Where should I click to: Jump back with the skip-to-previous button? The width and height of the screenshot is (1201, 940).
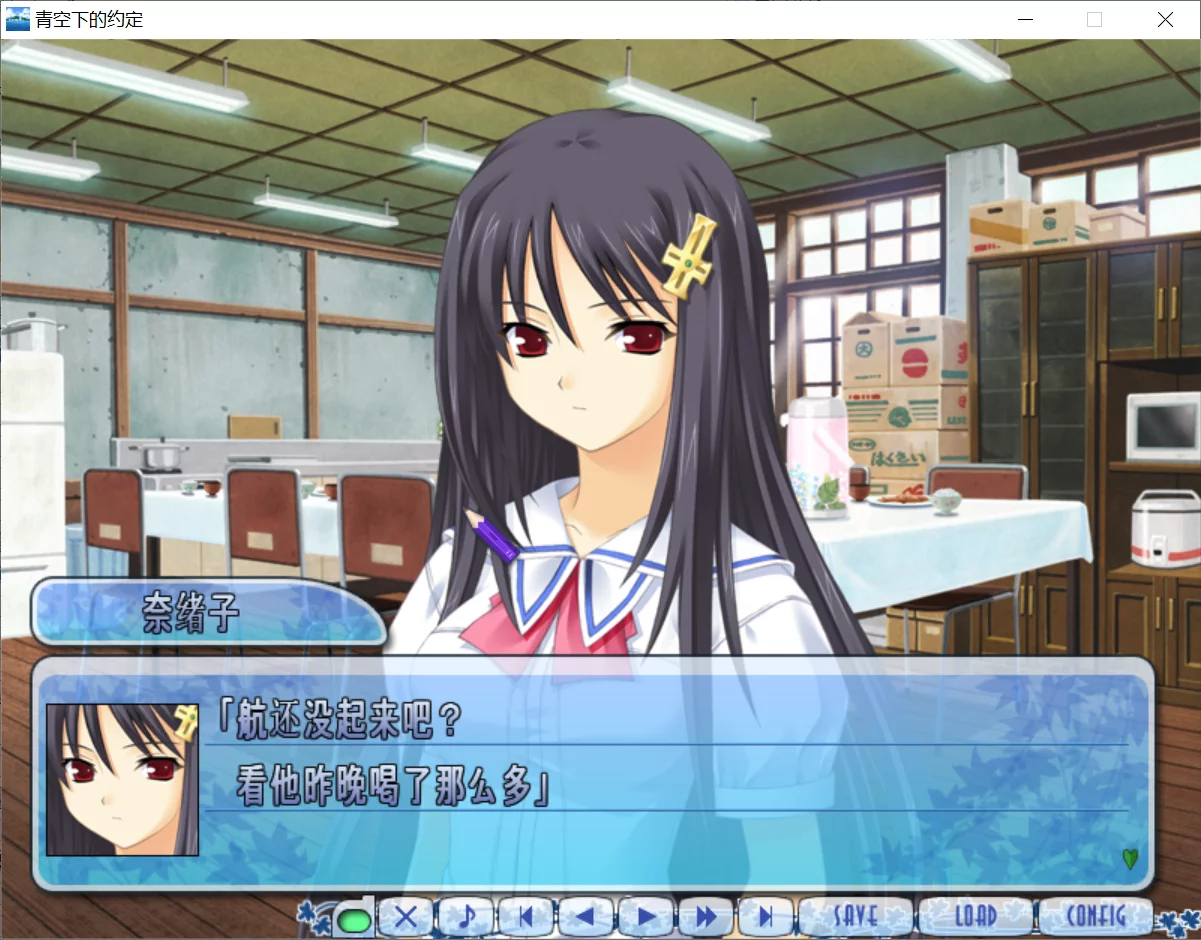526,916
